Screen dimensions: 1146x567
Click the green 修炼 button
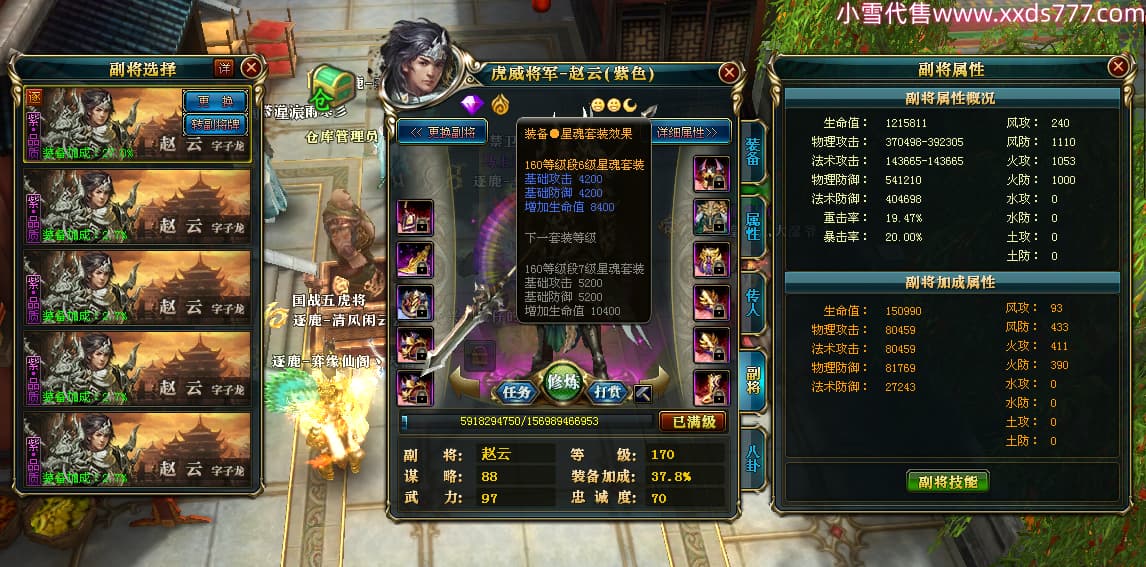pyautogui.click(x=563, y=383)
